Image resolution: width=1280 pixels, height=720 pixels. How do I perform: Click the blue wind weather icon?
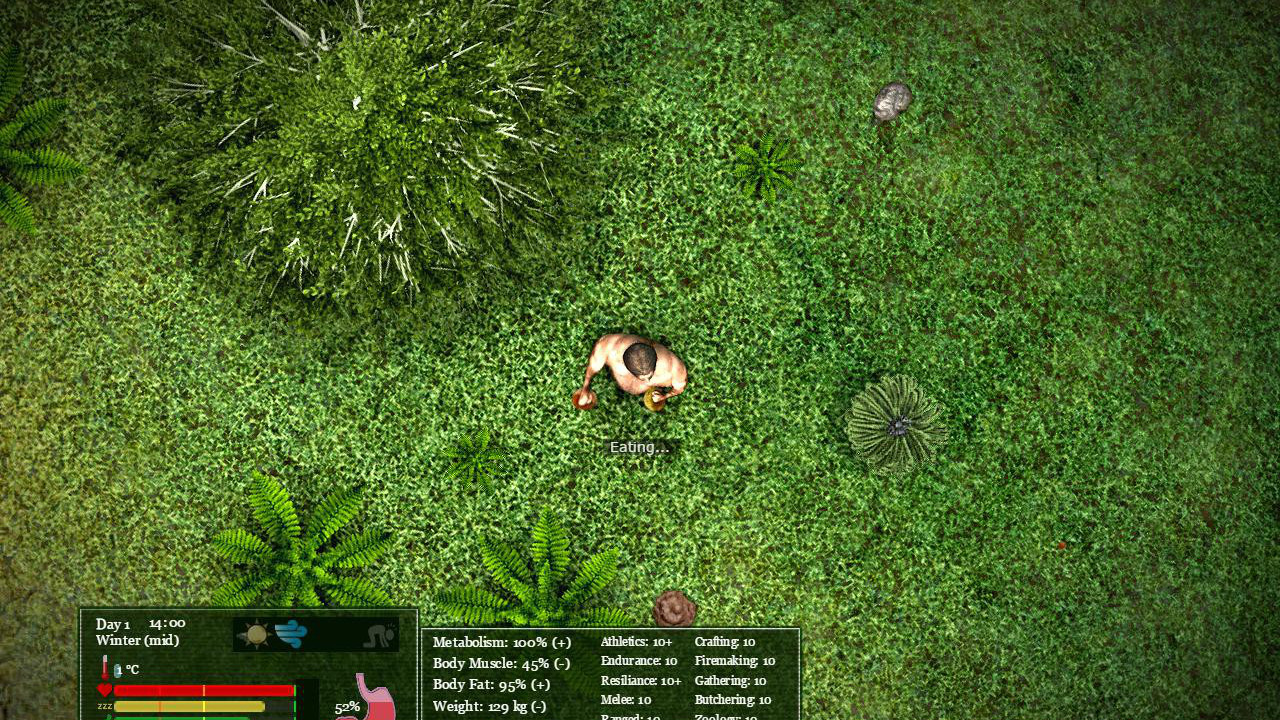point(291,634)
